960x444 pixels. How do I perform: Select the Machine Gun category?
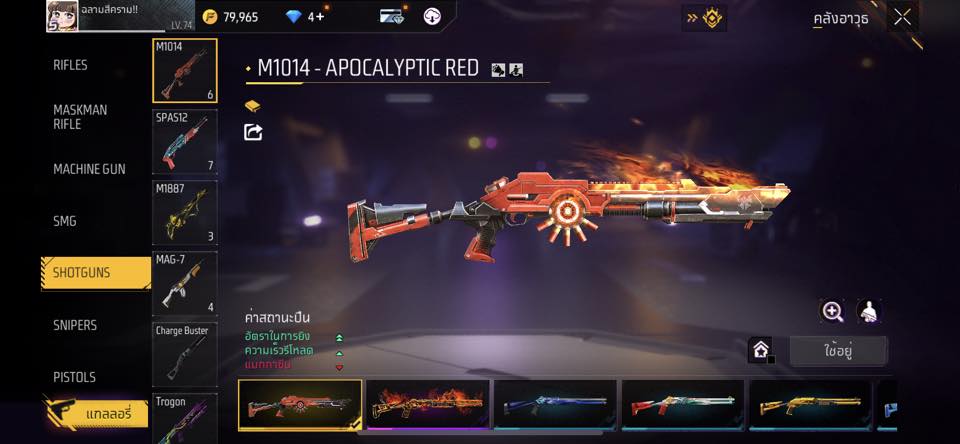point(89,169)
